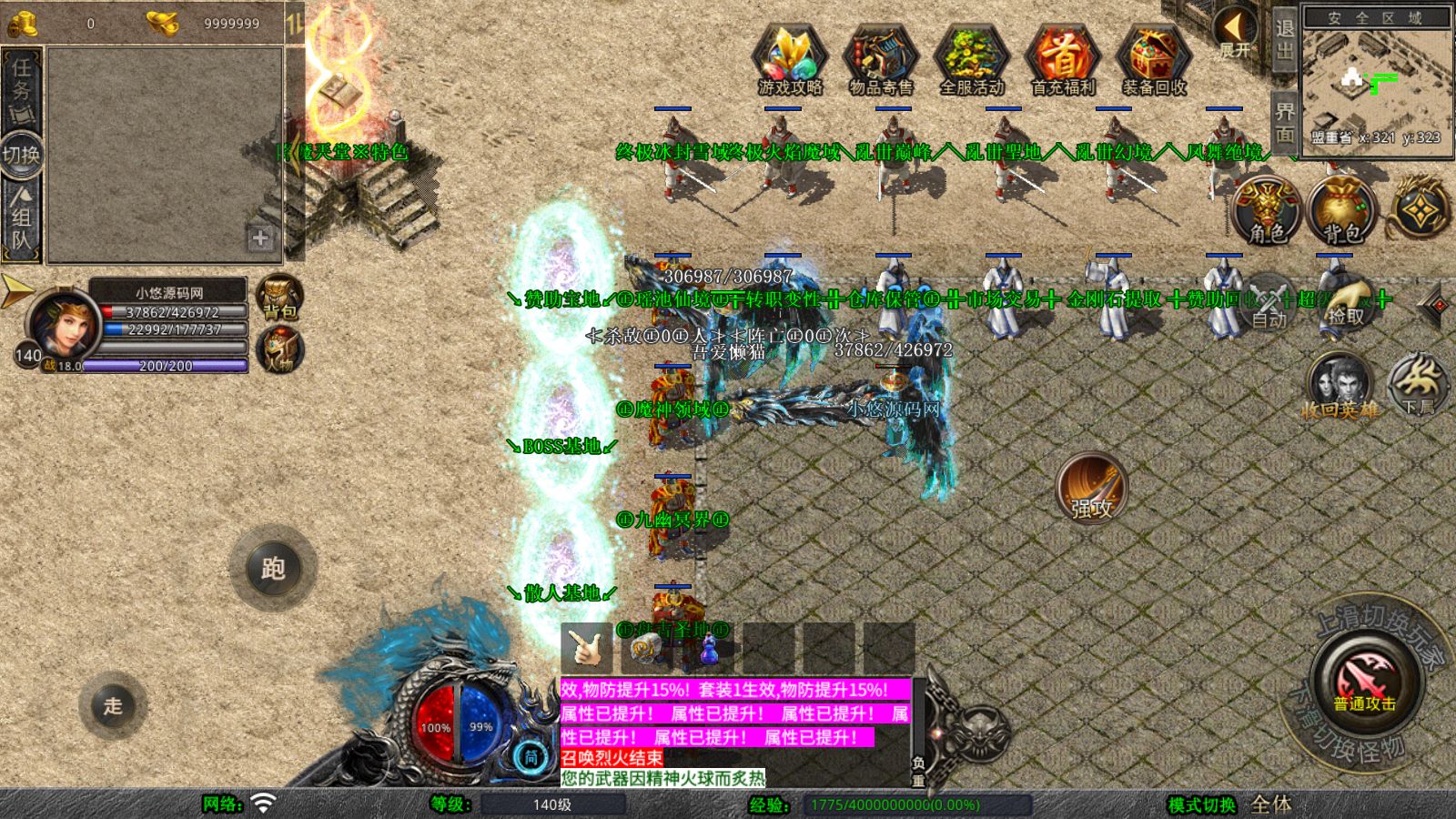
Task: Open the 物品寄售 consignment shop
Action: pyautogui.click(x=880, y=59)
